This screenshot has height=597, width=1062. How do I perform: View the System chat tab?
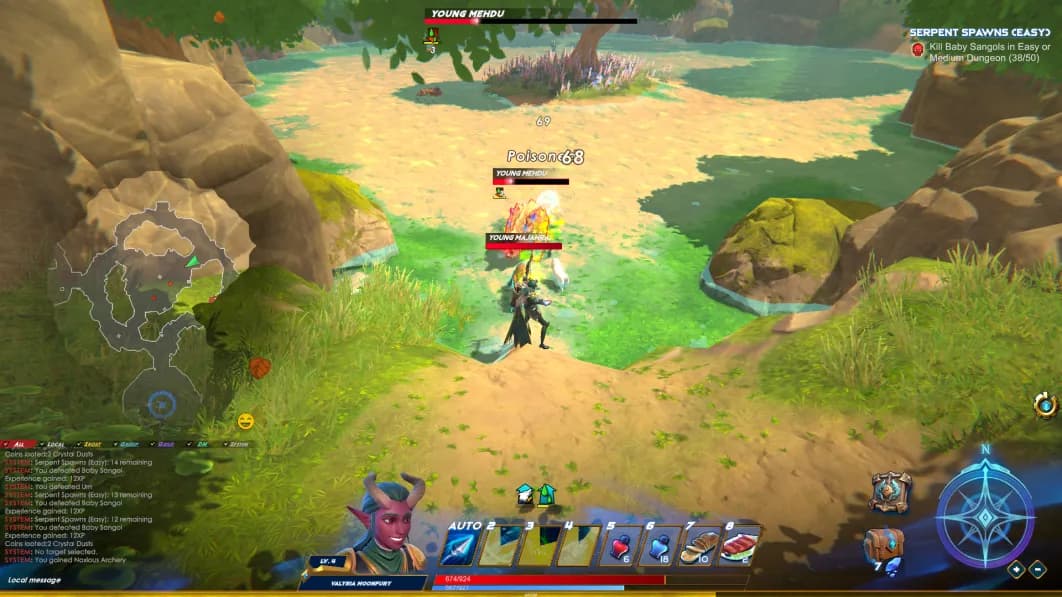click(x=236, y=444)
